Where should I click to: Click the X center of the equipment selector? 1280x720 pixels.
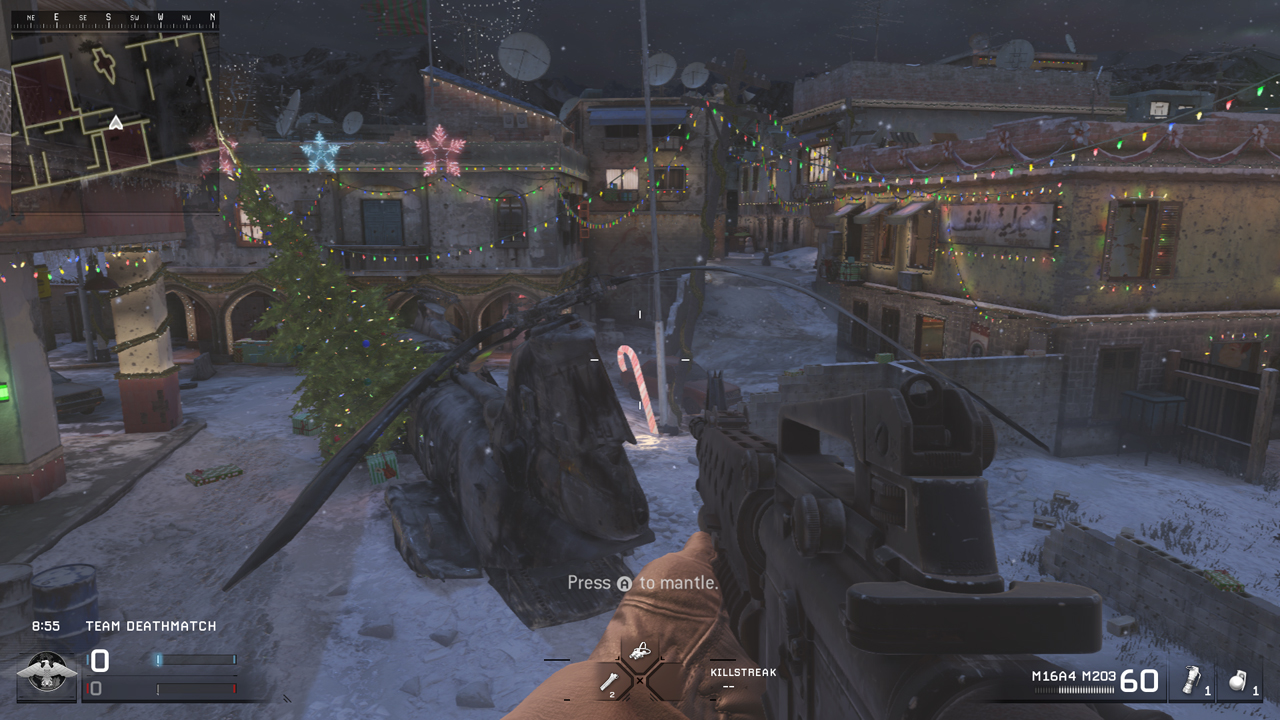pyautogui.click(x=640, y=679)
